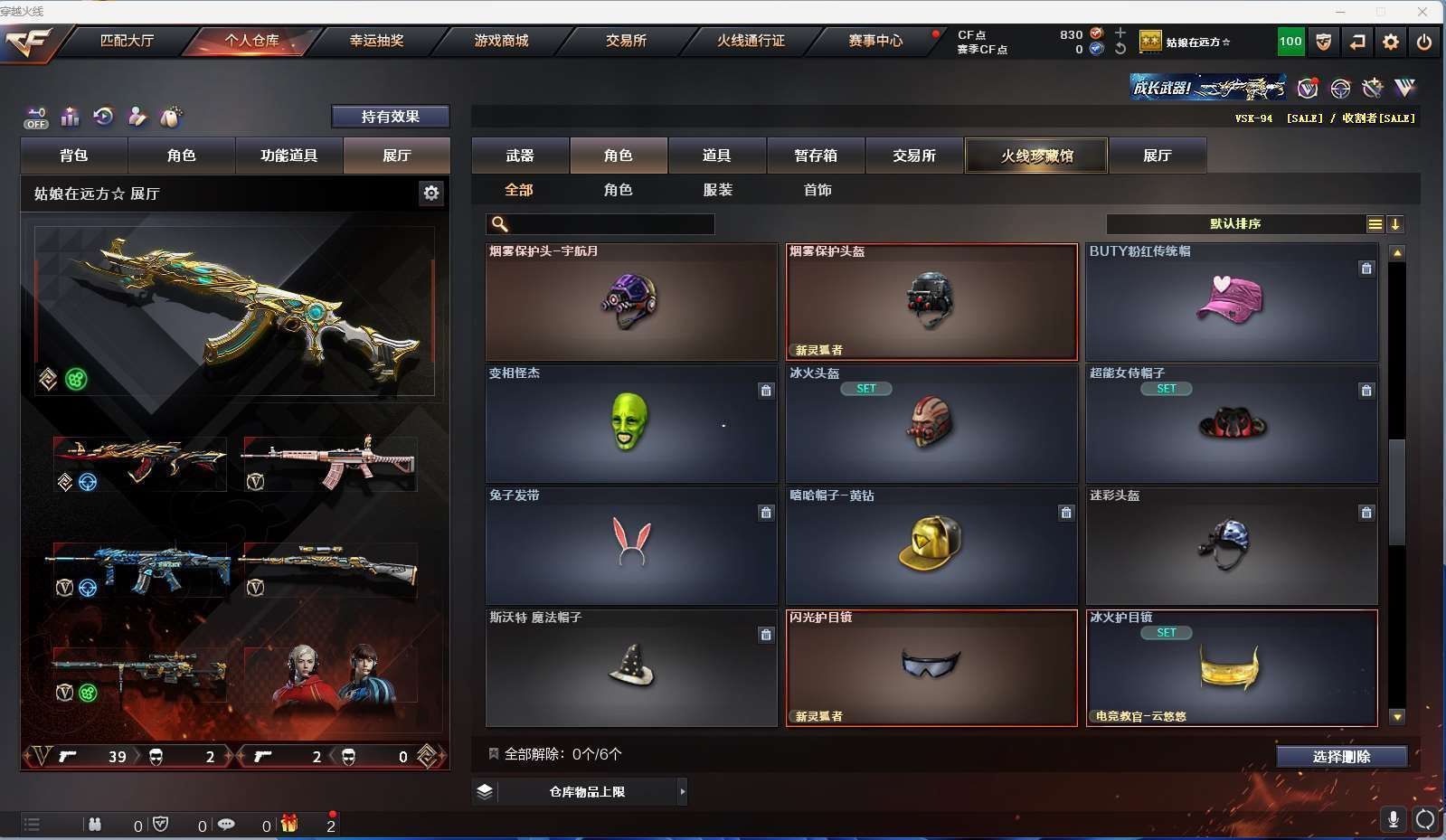Open the 匹配大厅 matchmaking lobby
Viewport: 1446px width, 840px height.
pos(127,41)
